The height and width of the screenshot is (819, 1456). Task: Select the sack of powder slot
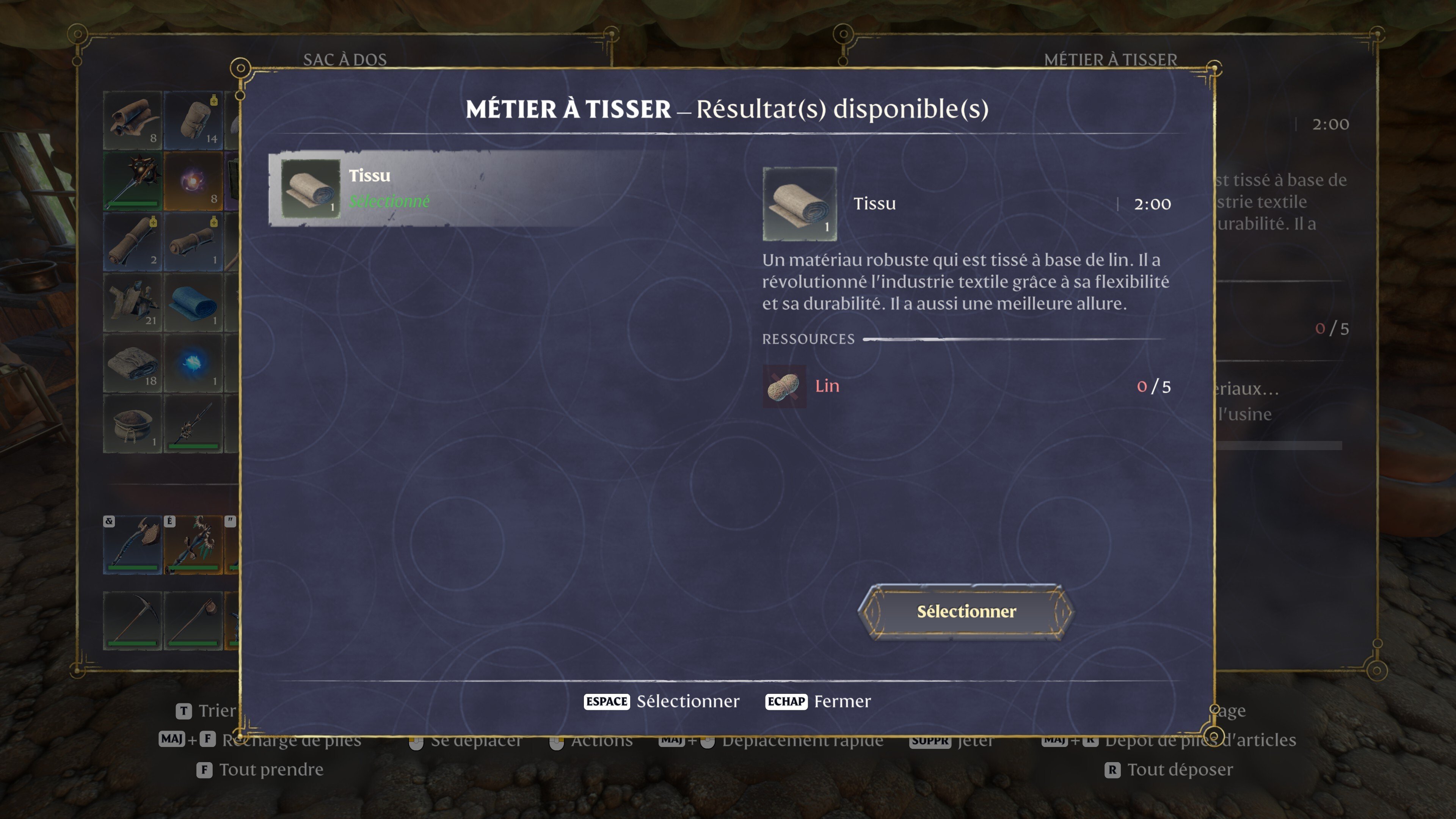132,424
